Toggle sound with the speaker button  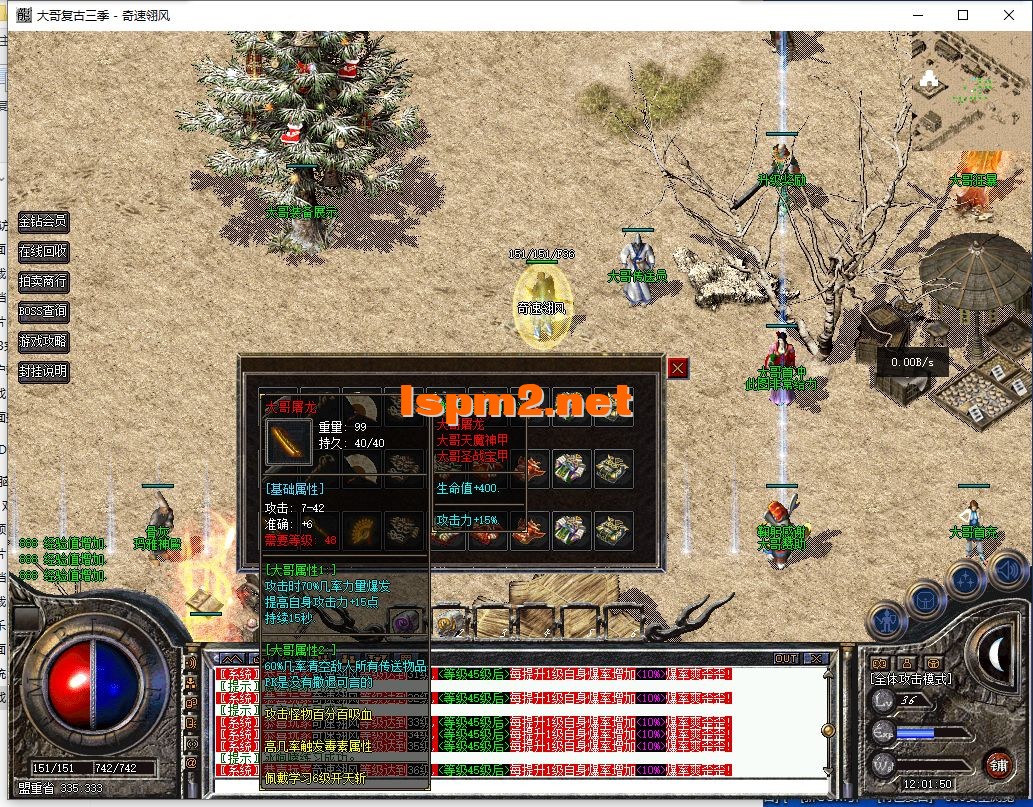point(1008,570)
